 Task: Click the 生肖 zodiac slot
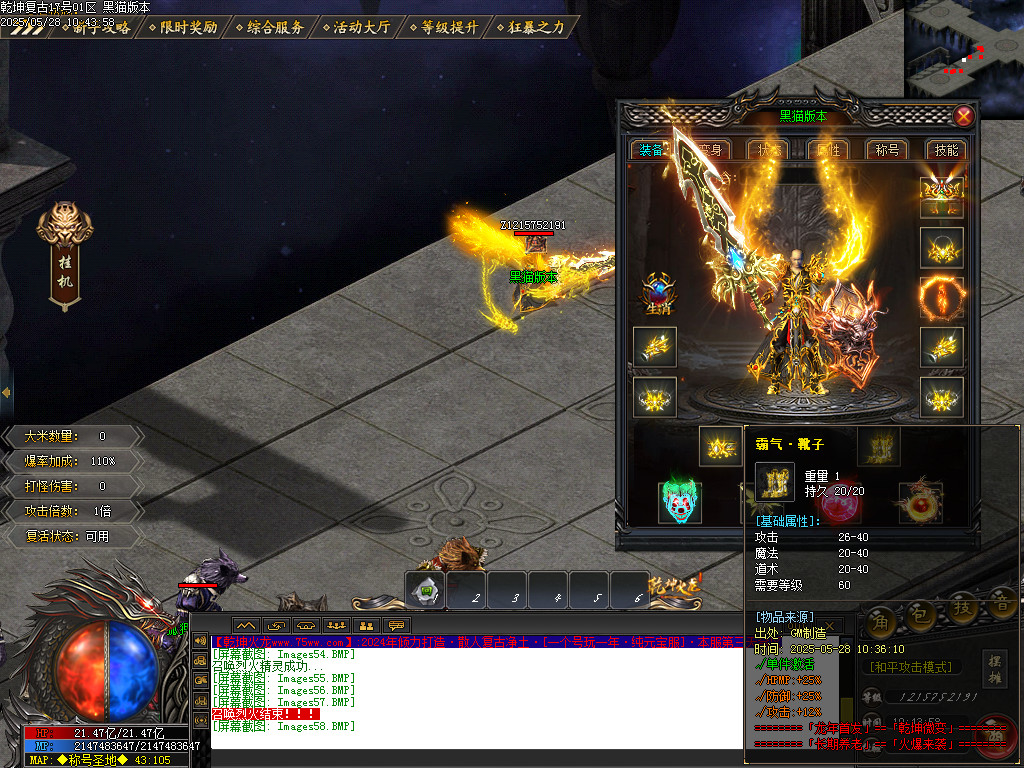[x=657, y=296]
